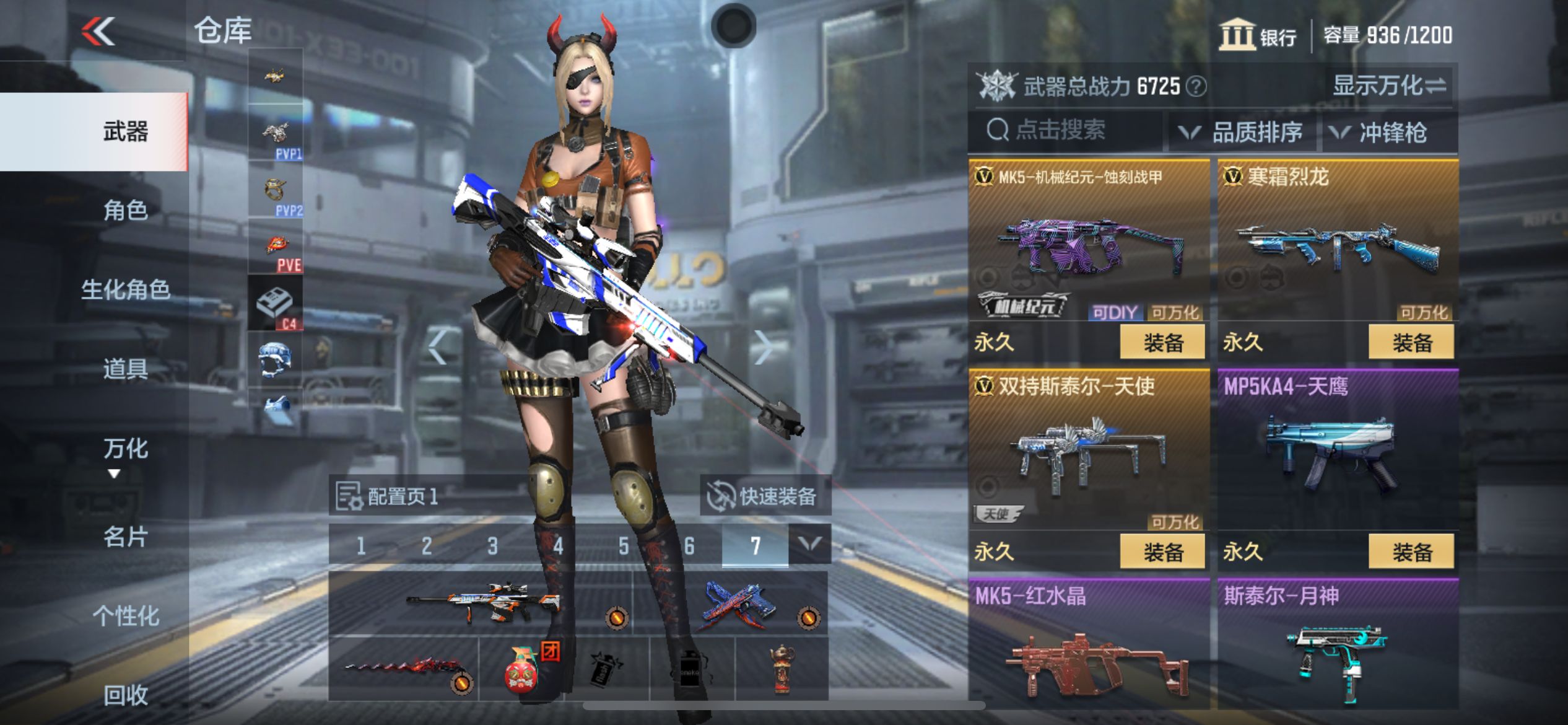Select the MK5-红水晶 weapon card
The width and height of the screenshot is (1568, 725).
[1089, 644]
